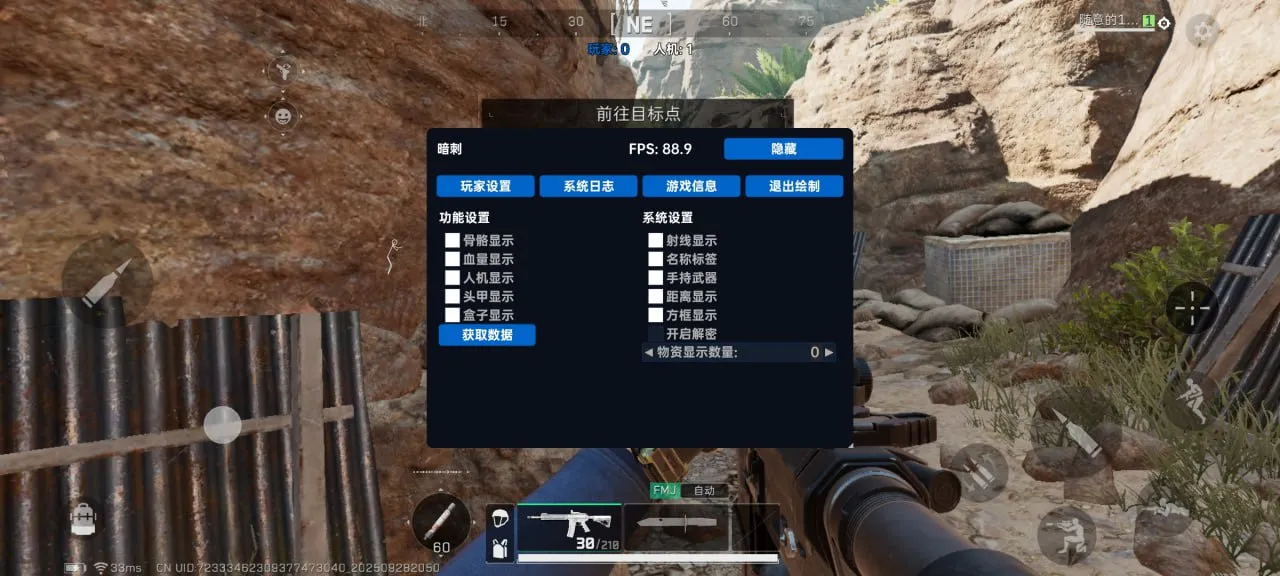
Task: Tap the bullet fire button on the left
Action: [107, 282]
